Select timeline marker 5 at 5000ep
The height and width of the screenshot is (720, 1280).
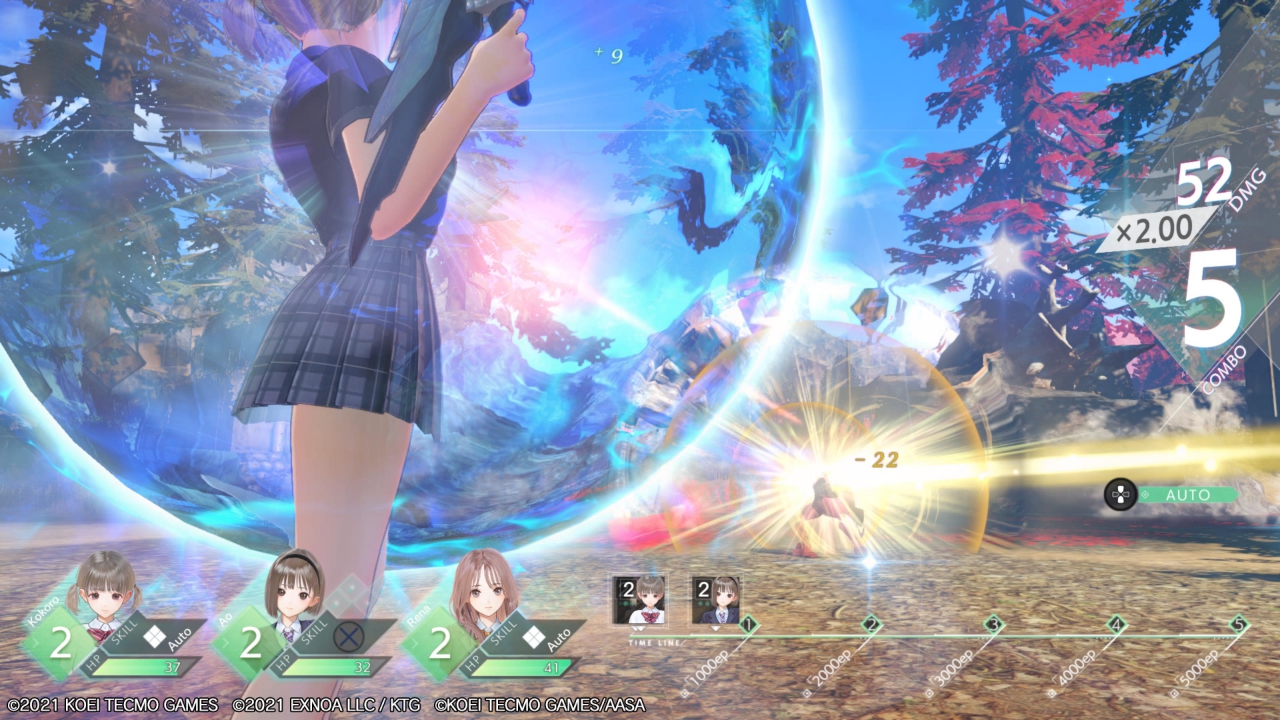(1240, 626)
